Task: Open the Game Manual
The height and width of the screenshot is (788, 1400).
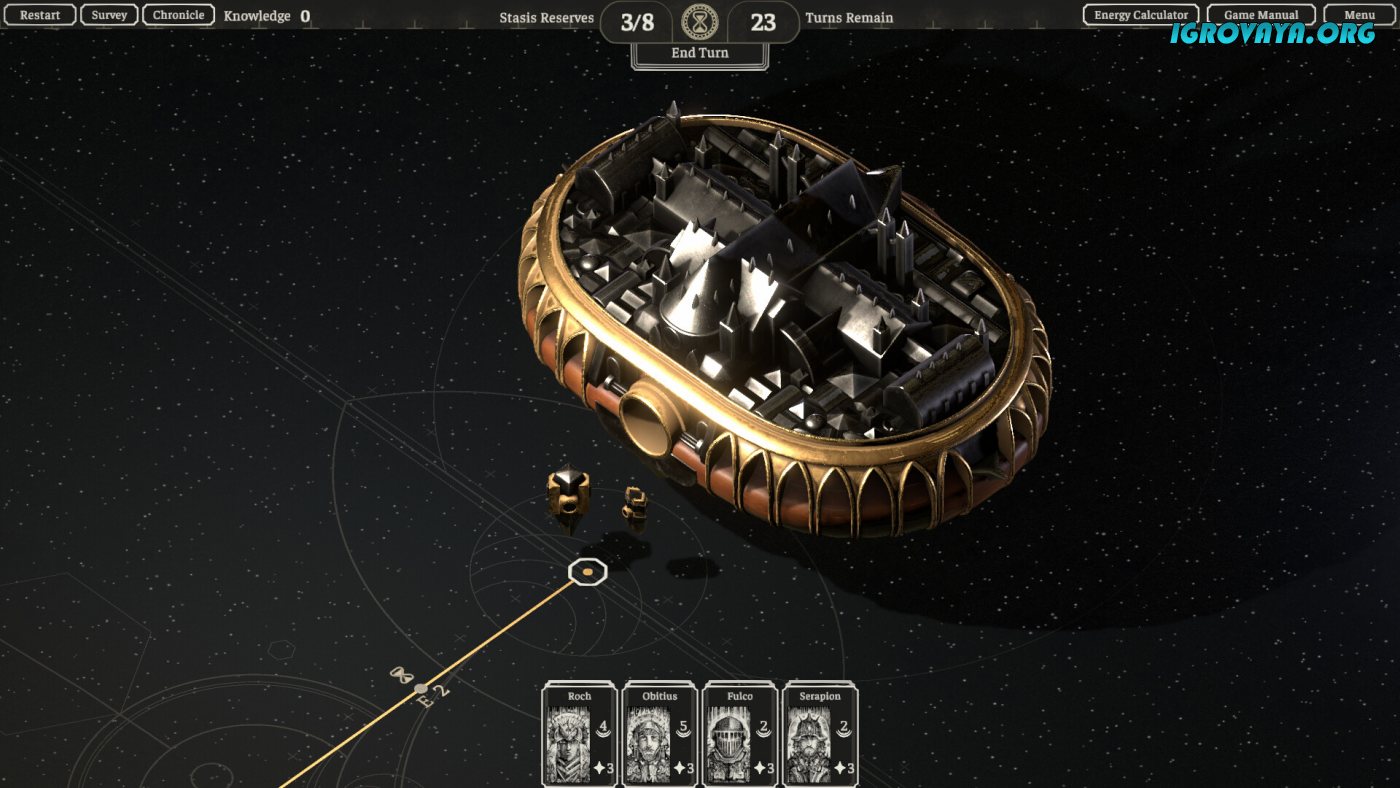Action: pyautogui.click(x=1261, y=15)
